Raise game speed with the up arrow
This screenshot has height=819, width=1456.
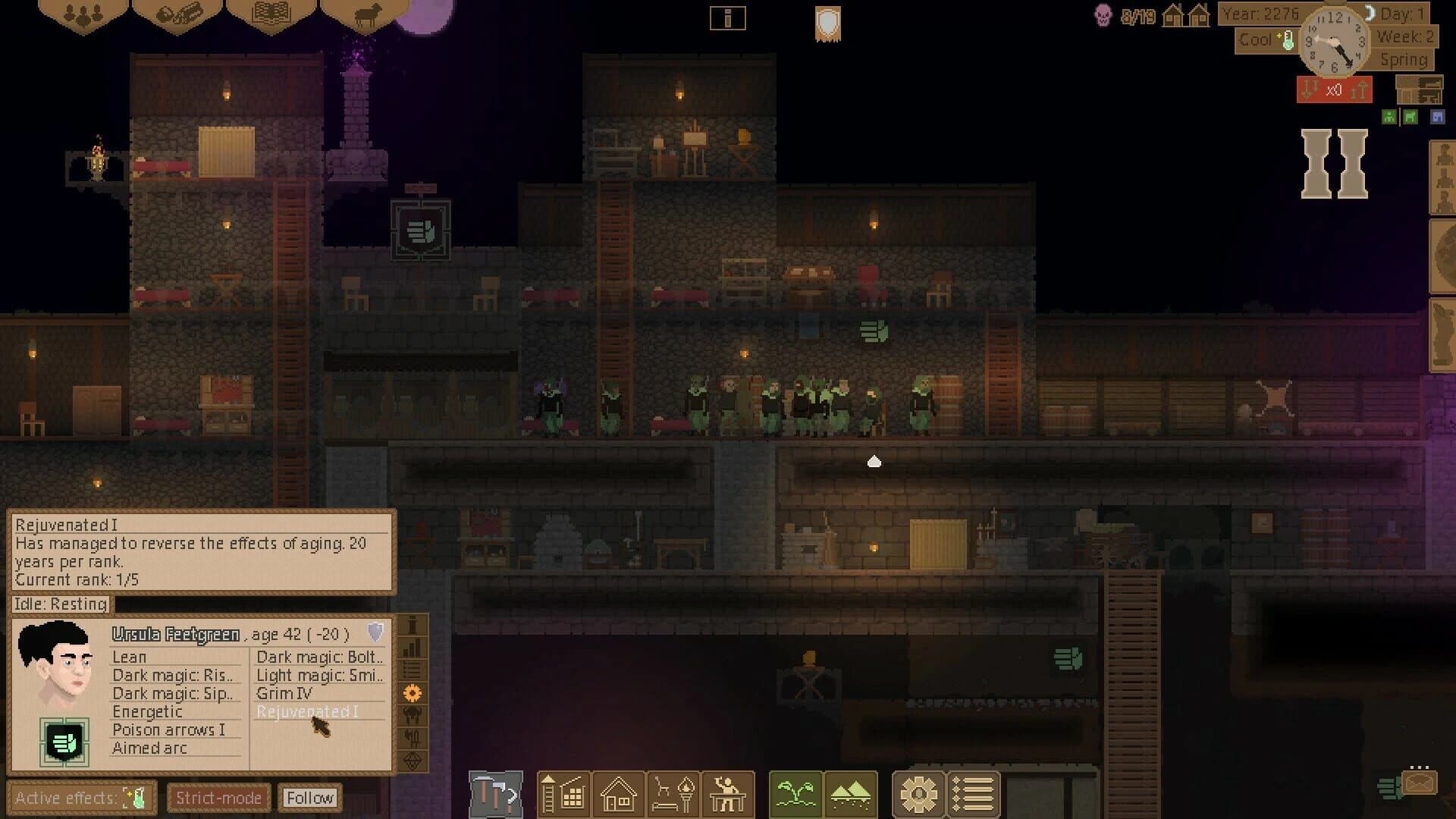coord(1360,89)
